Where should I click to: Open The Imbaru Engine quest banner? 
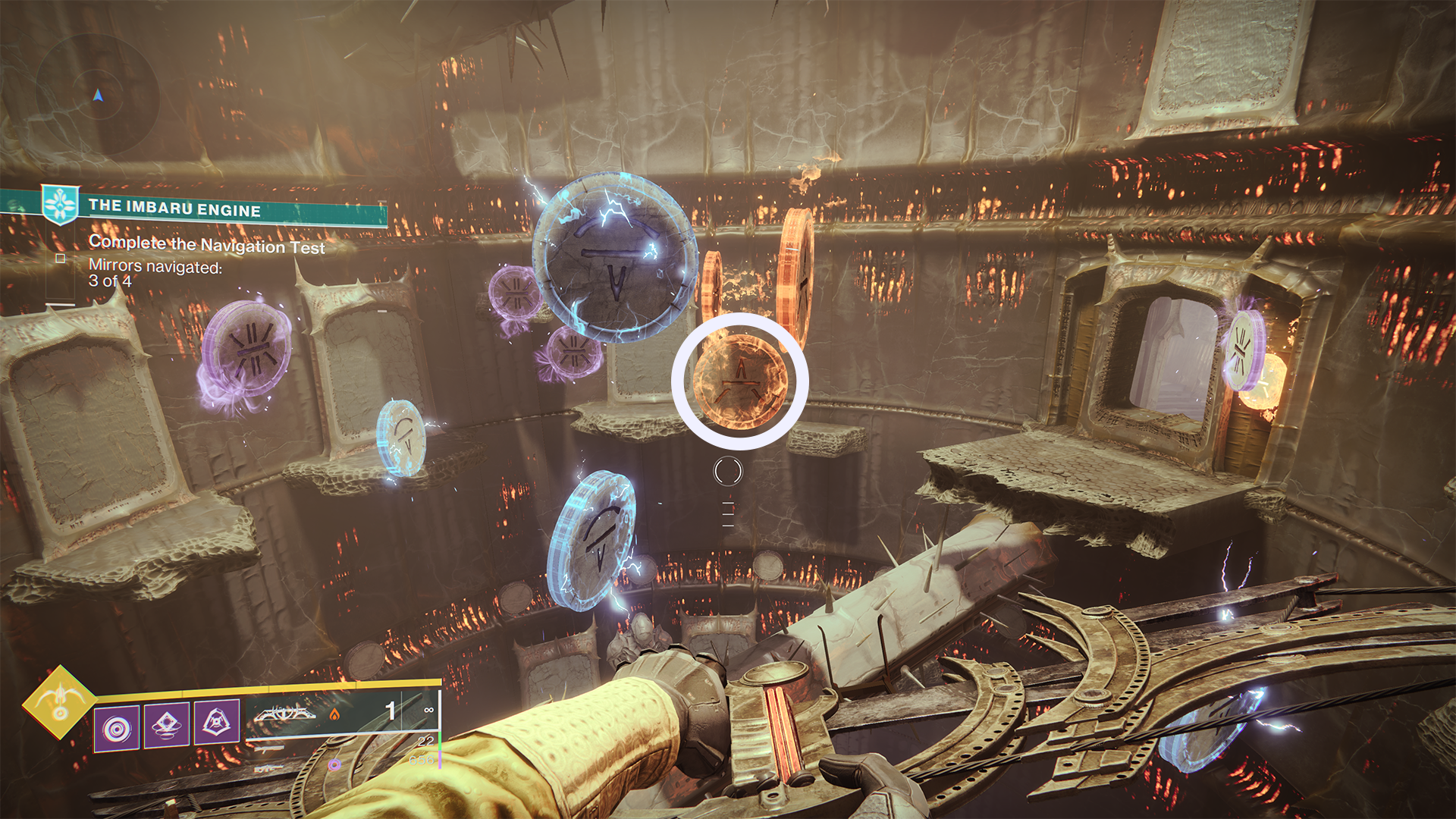pos(212,208)
